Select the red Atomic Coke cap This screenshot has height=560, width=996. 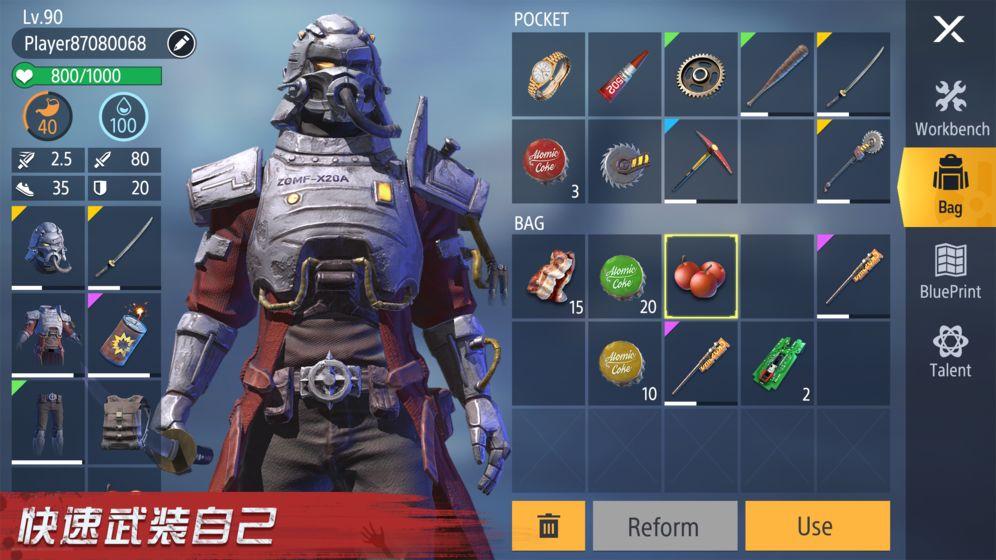(x=549, y=161)
